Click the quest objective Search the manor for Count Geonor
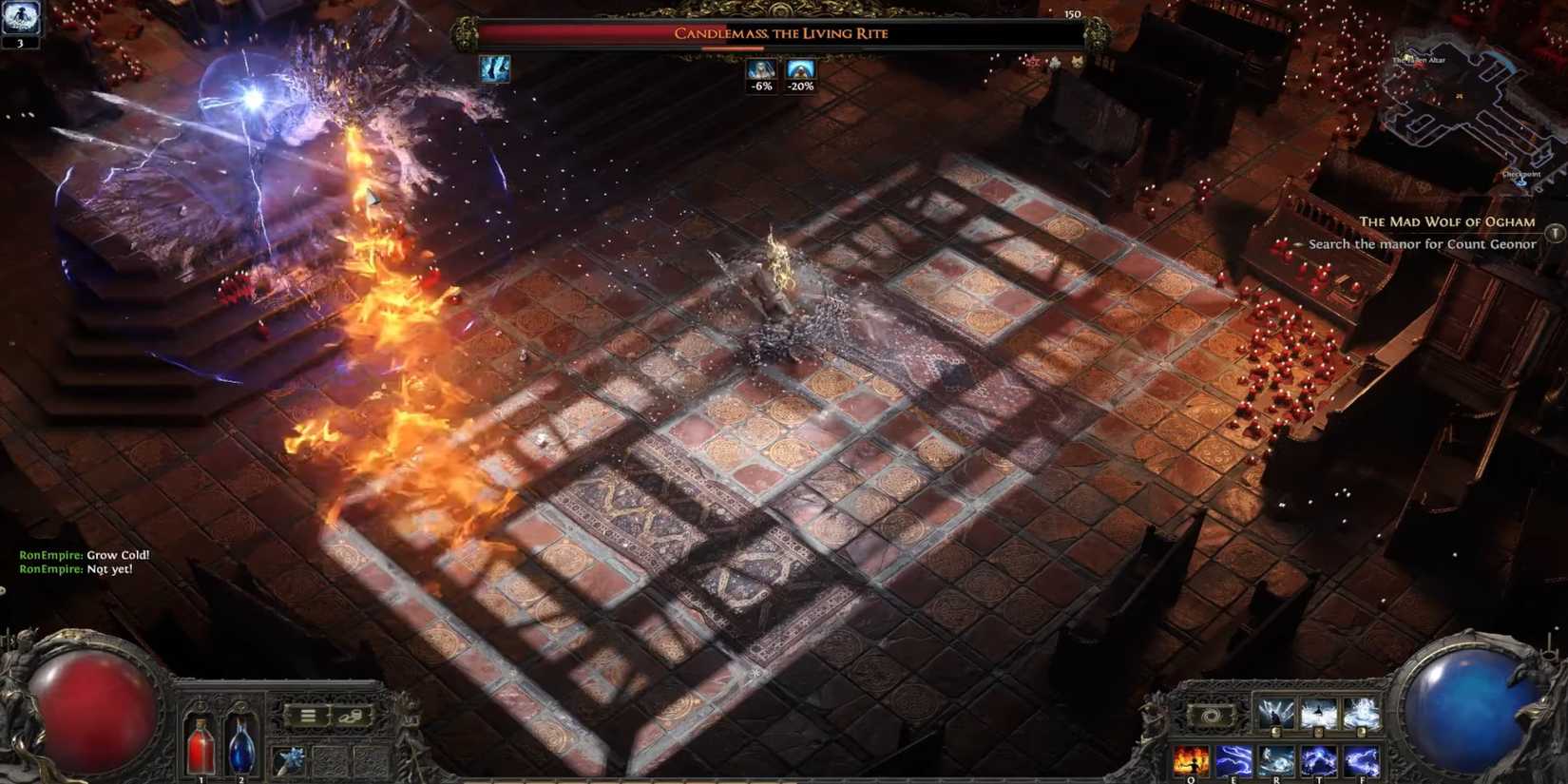Image resolution: width=1568 pixels, height=784 pixels. [1422, 244]
